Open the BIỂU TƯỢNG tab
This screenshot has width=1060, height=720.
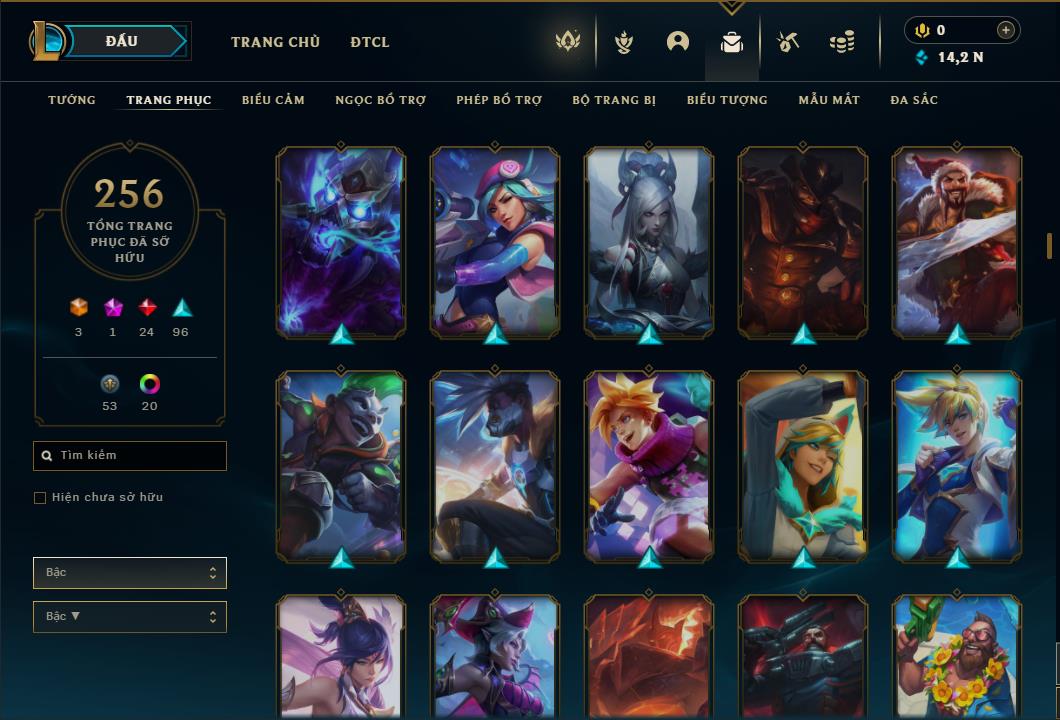tap(727, 100)
